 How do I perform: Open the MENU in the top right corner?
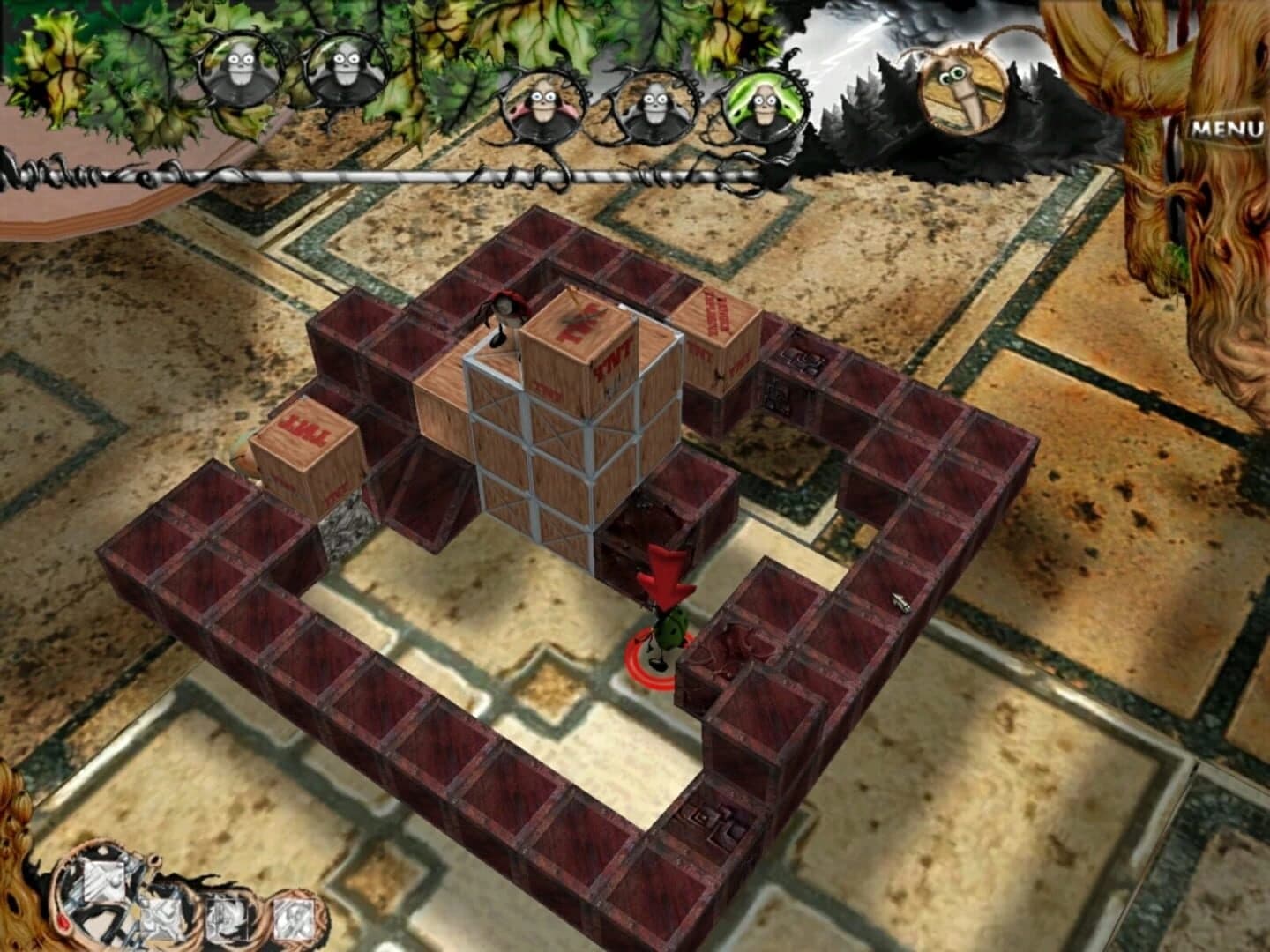tap(1228, 128)
